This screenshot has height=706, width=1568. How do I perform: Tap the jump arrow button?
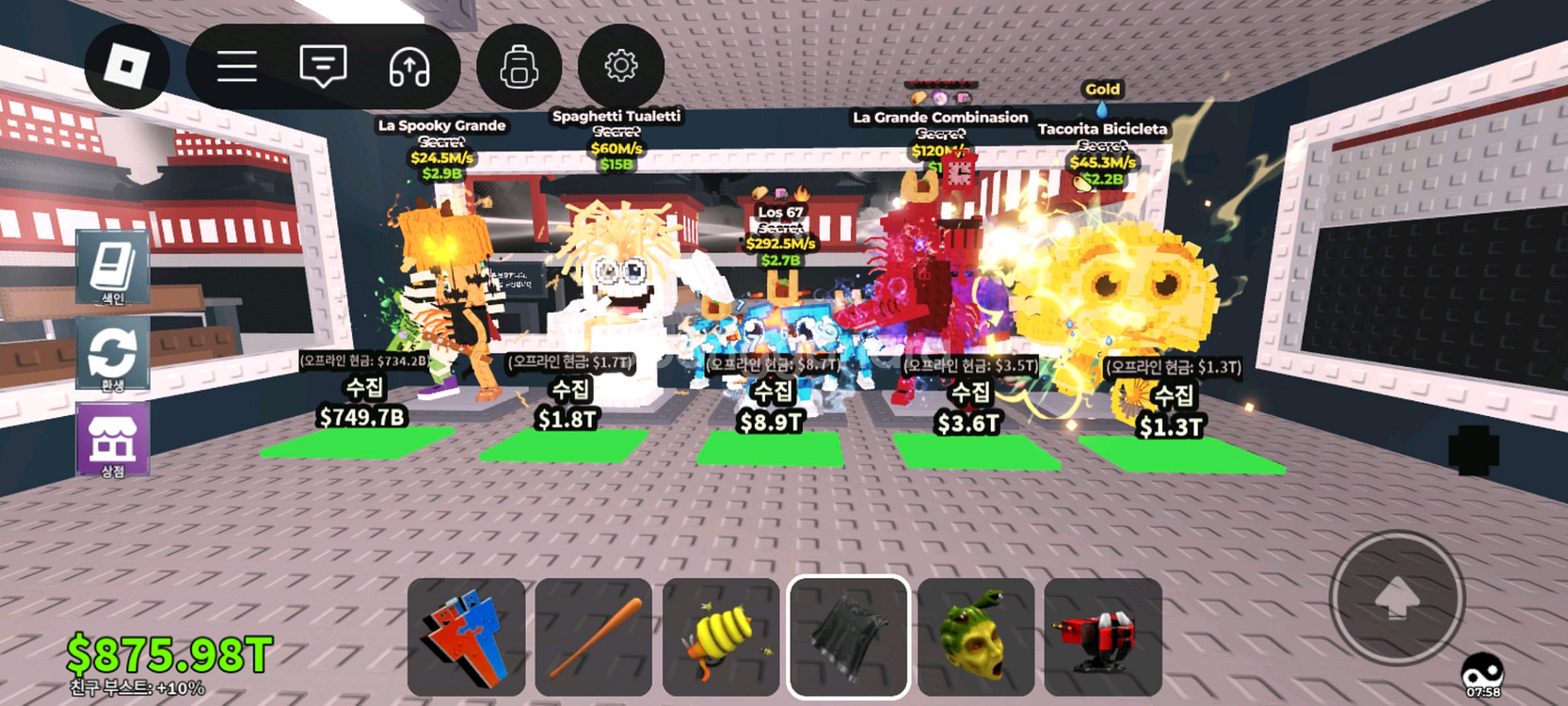coord(1397,598)
